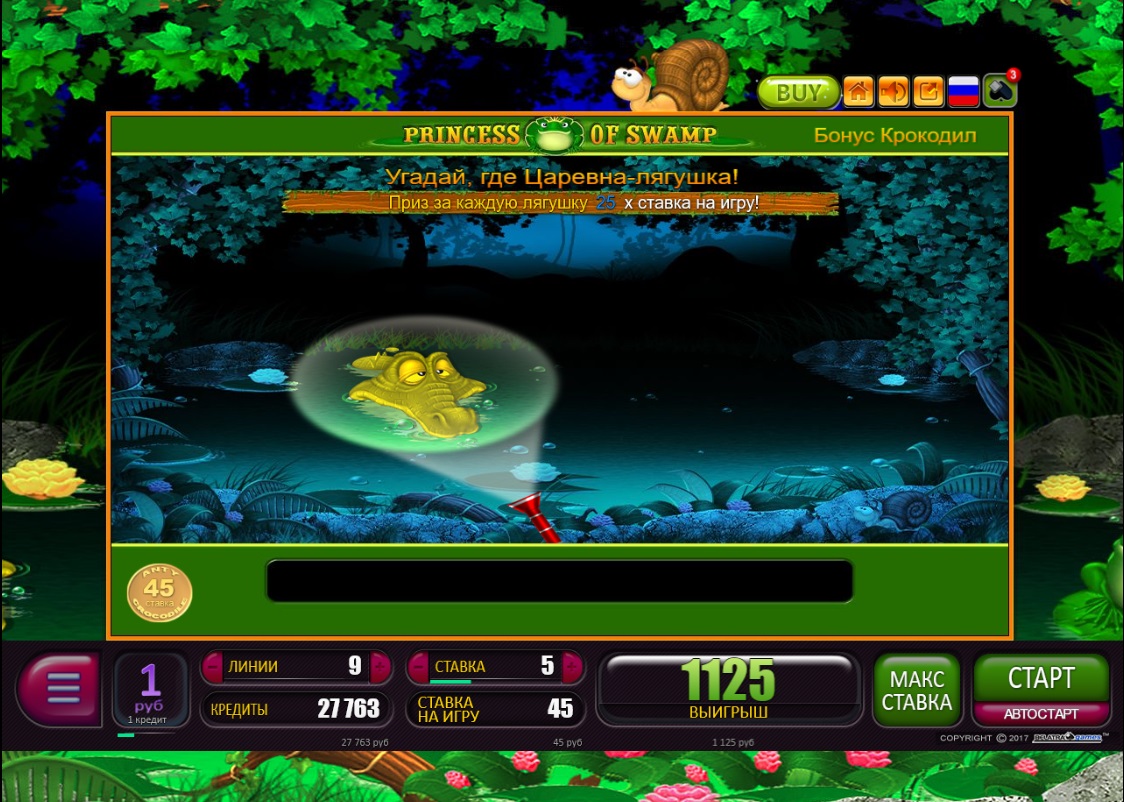This screenshot has height=802, width=1124.
Task: Lower the bet (СТАВКА) value
Action: (x=418, y=667)
